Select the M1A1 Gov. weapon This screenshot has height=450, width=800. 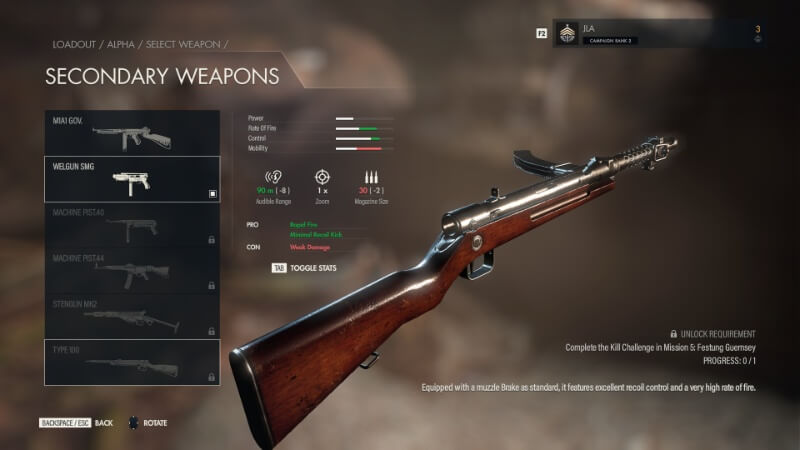131,132
